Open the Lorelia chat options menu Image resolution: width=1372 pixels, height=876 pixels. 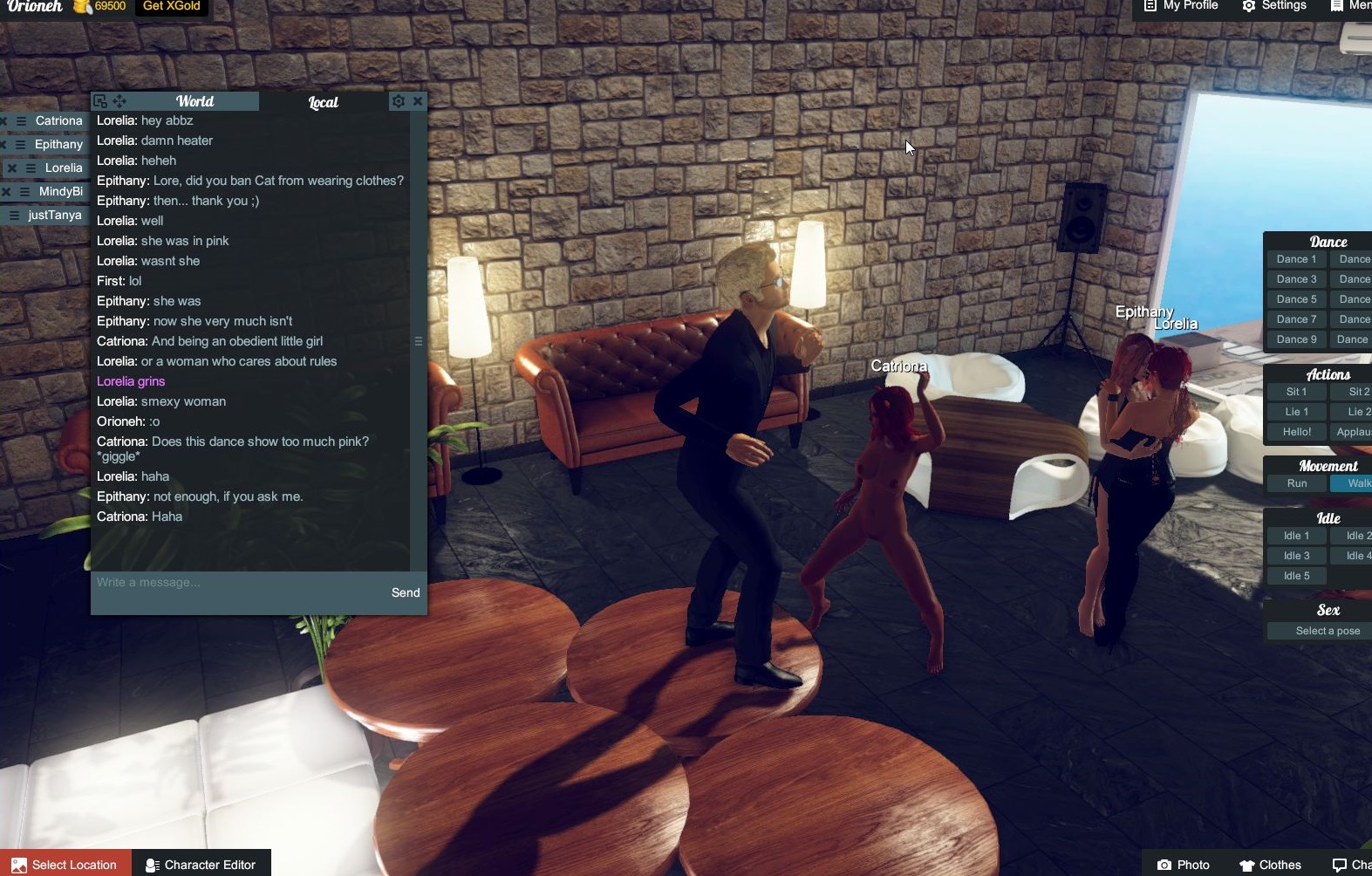(x=31, y=168)
